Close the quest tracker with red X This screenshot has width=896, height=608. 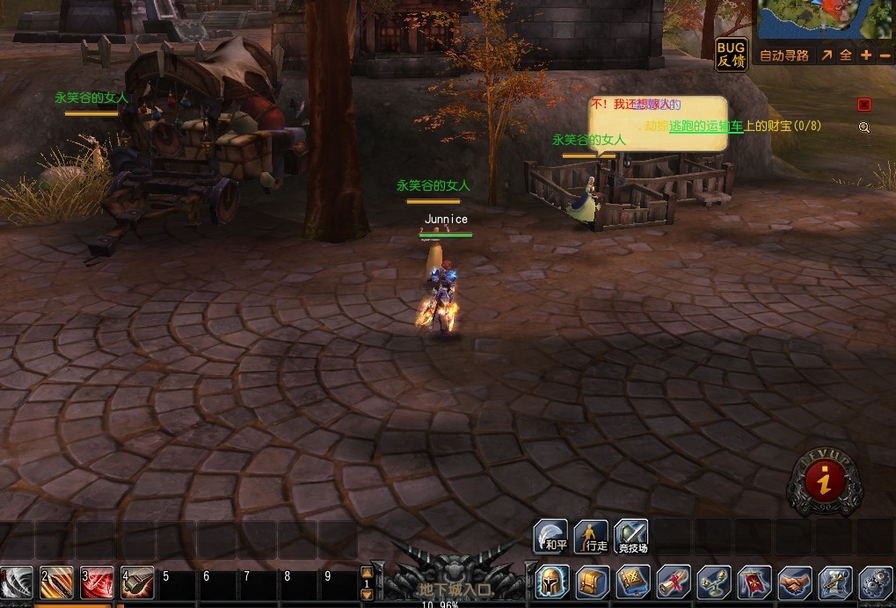pyautogui.click(x=864, y=104)
